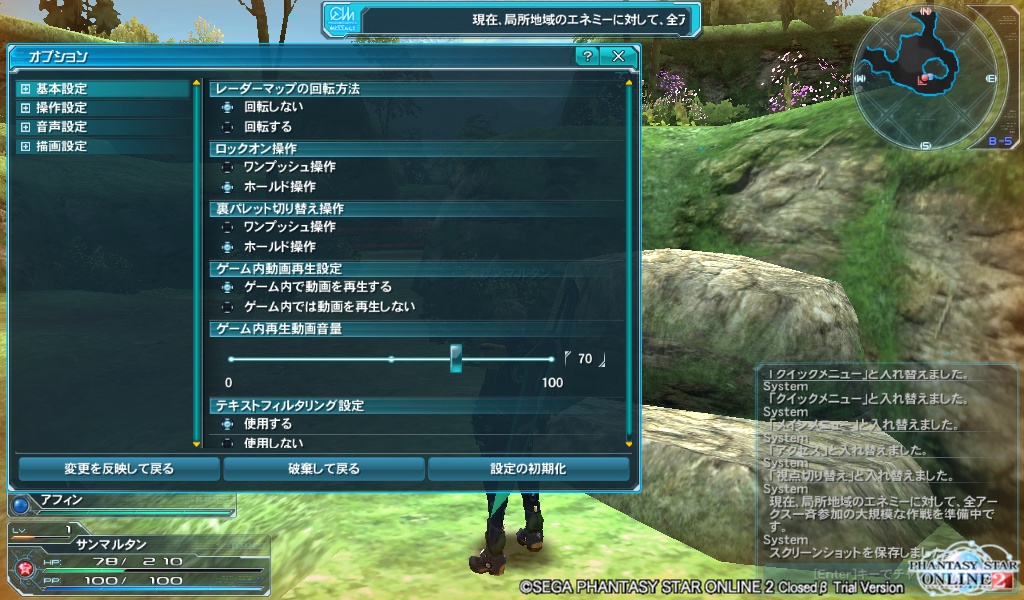Select the 回転する radar map option
This screenshot has height=600, width=1024.
coord(227,127)
